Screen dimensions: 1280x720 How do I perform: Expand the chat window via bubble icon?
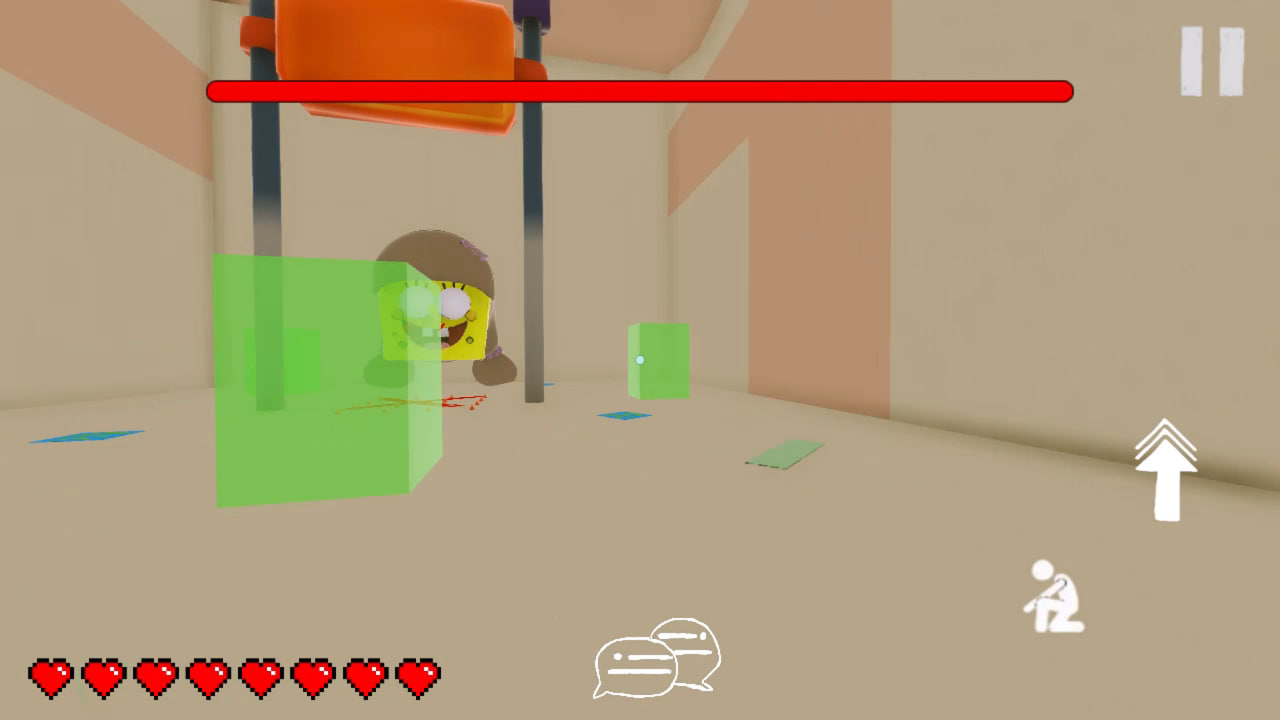click(x=655, y=658)
